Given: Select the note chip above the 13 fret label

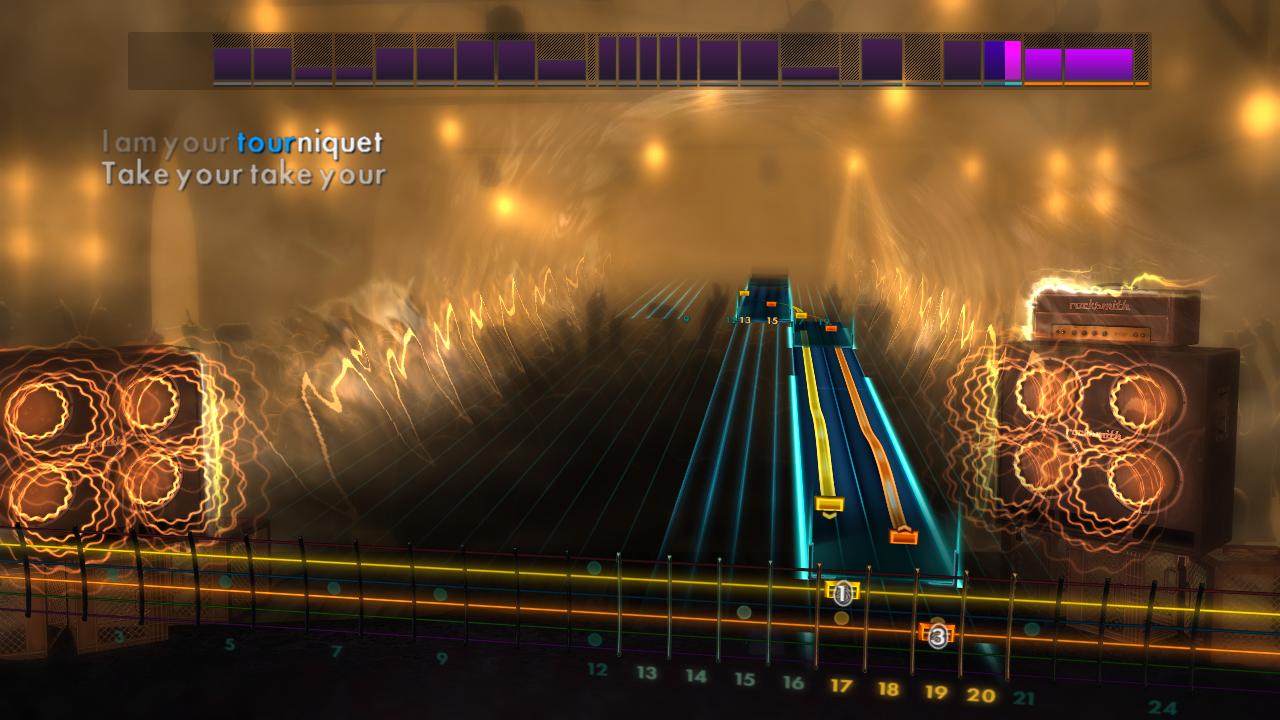Looking at the screenshot, I should click(x=744, y=293).
